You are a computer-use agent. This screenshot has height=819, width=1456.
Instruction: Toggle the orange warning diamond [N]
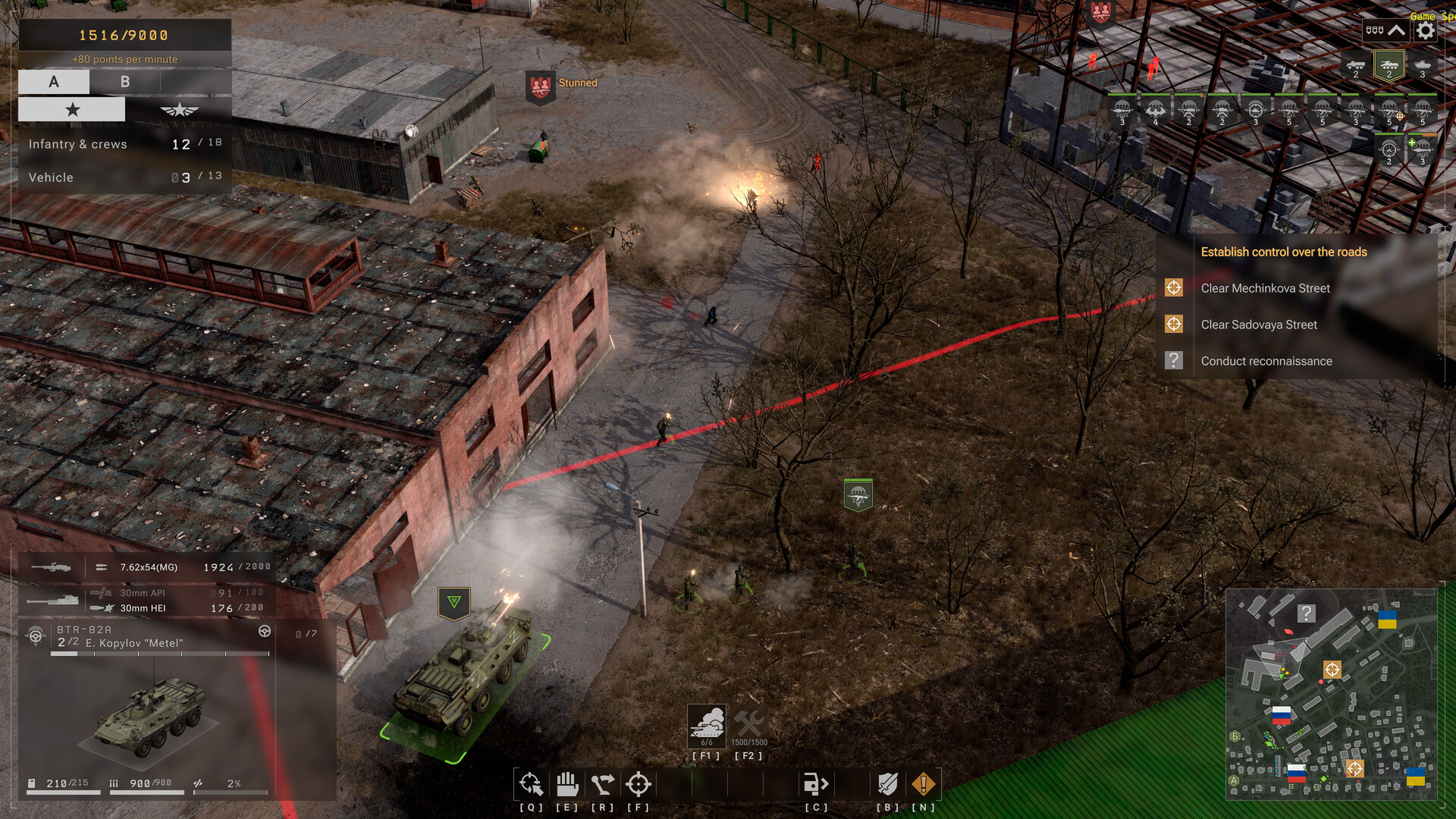pos(923,783)
